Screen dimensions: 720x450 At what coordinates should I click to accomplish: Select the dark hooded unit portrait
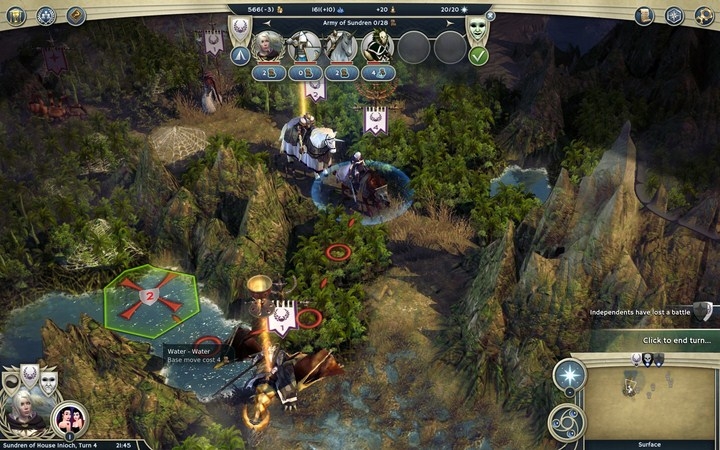pyautogui.click(x=378, y=45)
